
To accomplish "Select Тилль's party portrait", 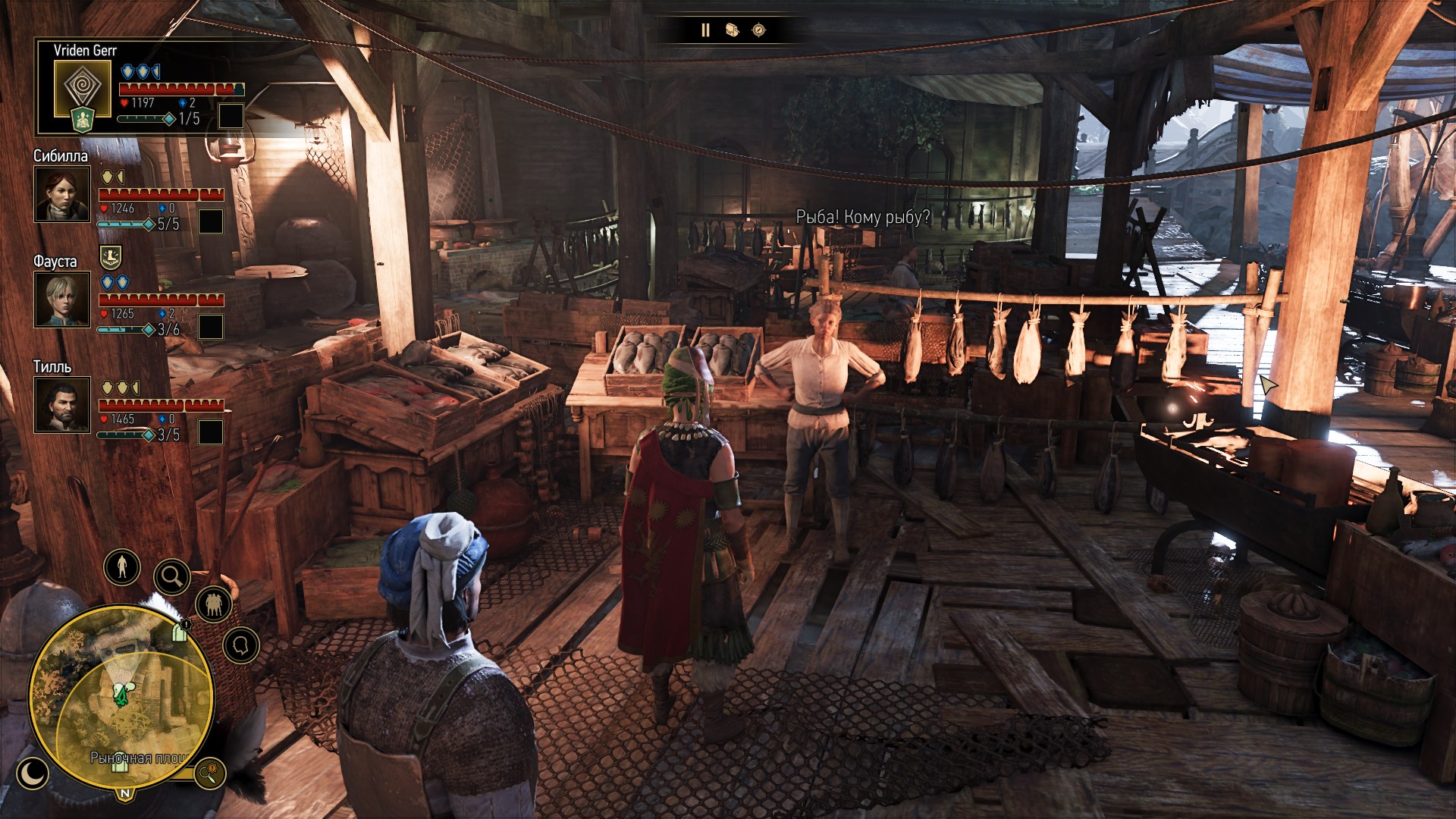I will [x=62, y=405].
